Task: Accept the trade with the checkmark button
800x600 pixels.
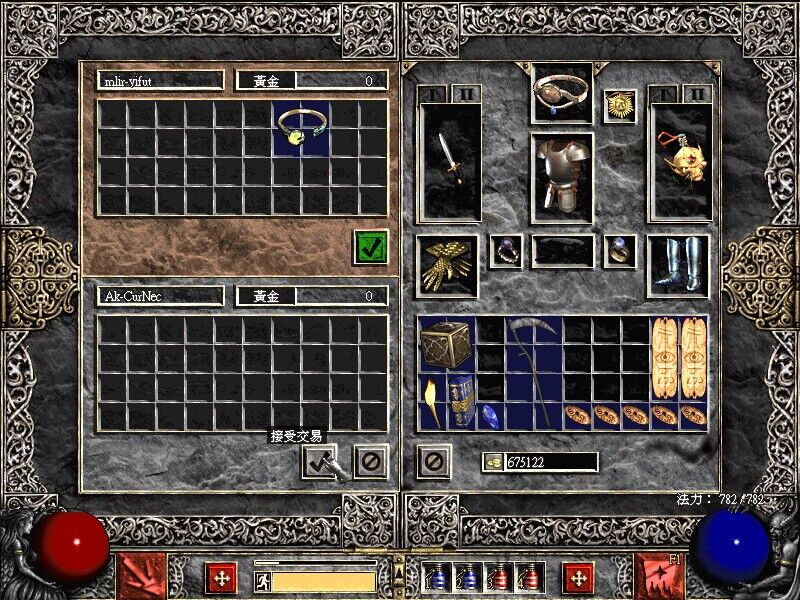Action: (319, 460)
